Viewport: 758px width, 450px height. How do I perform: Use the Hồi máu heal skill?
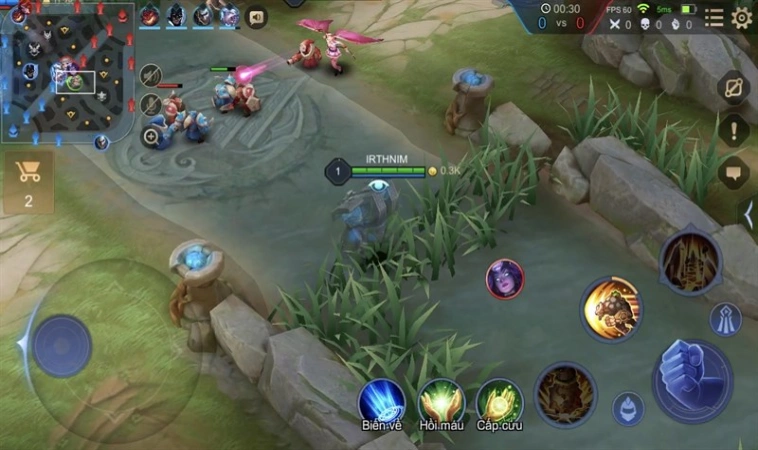(440, 401)
